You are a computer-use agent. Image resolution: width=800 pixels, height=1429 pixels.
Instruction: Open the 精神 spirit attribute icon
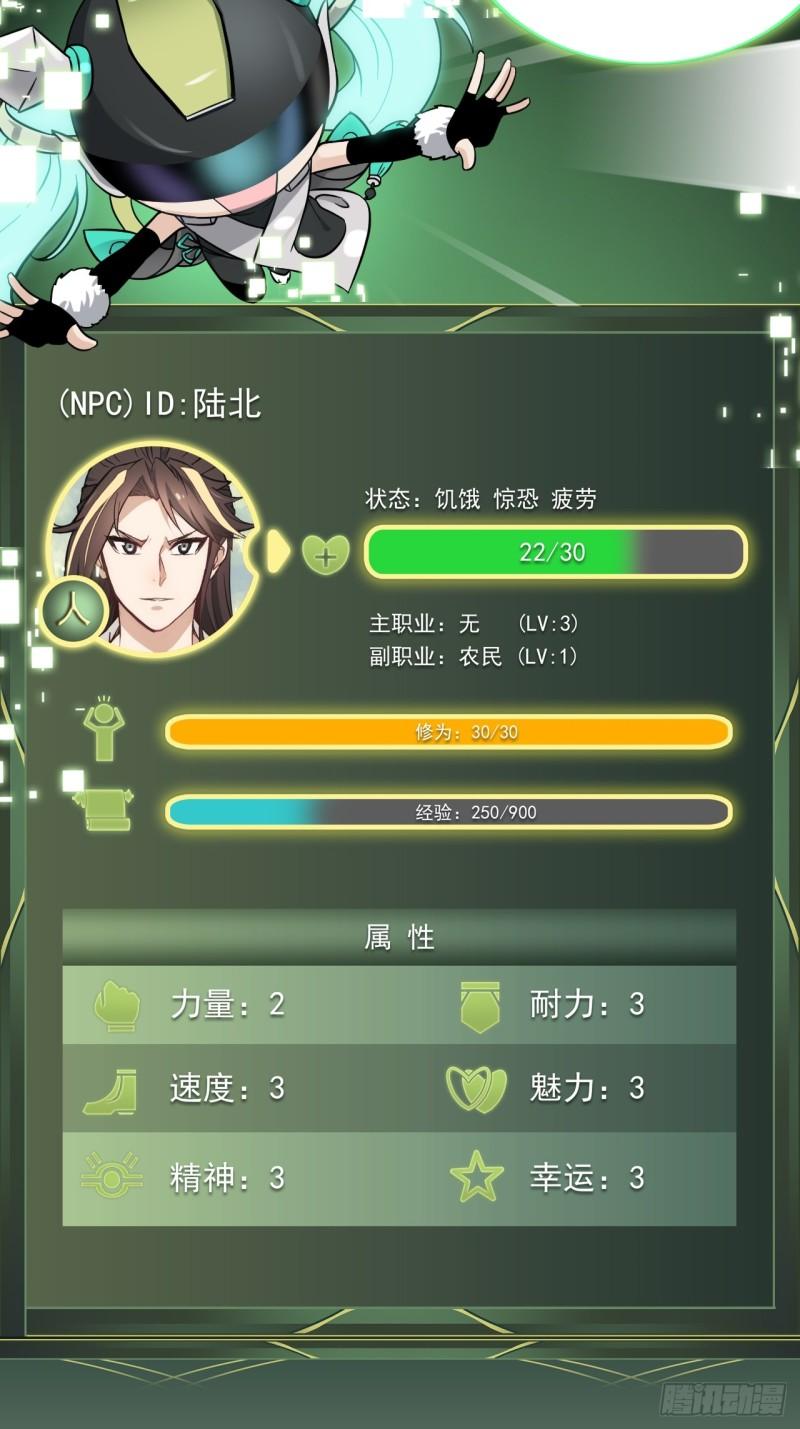[111, 1177]
